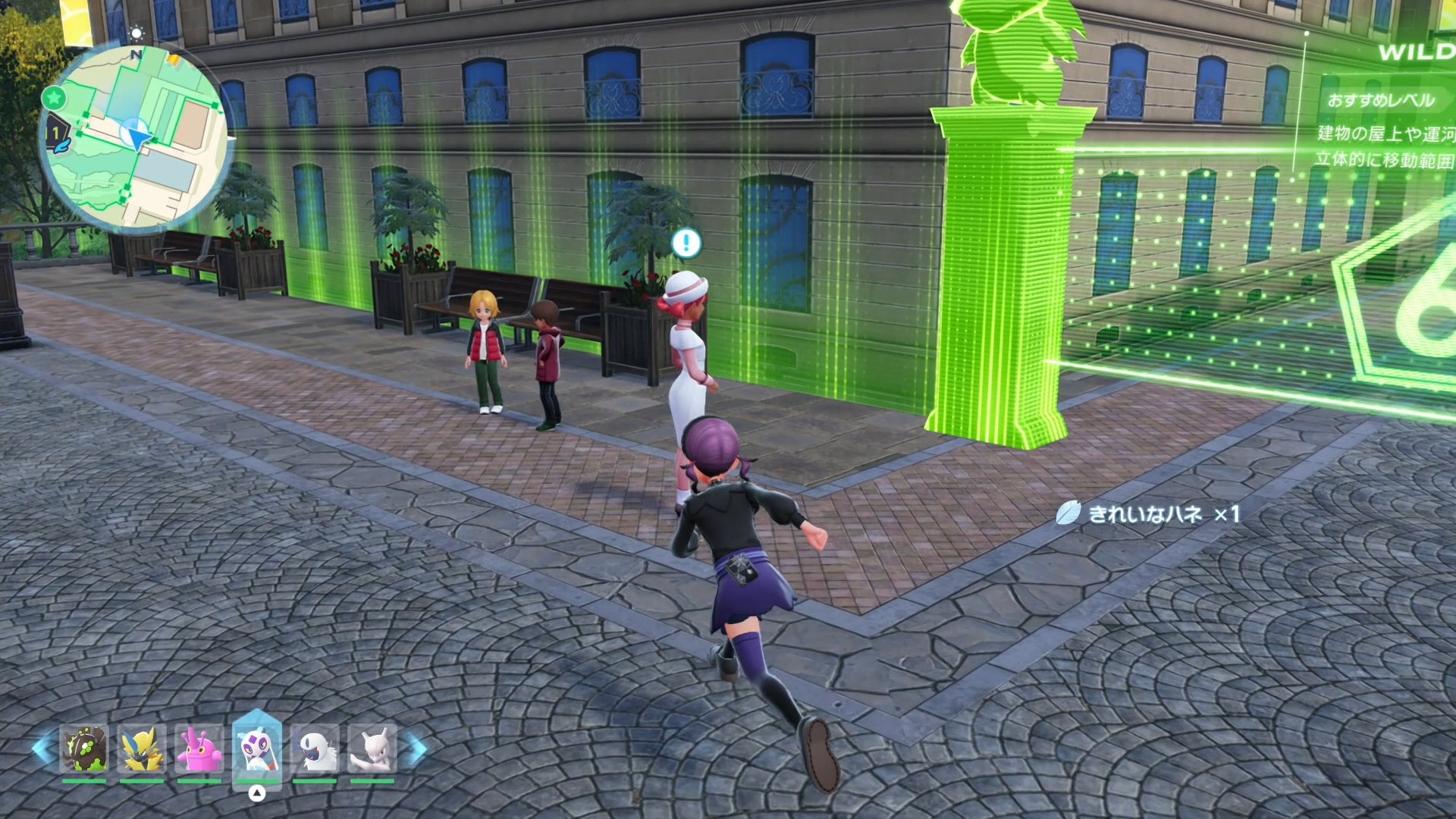Select the green star marker on minimap
This screenshot has width=1456, height=819.
[x=53, y=97]
